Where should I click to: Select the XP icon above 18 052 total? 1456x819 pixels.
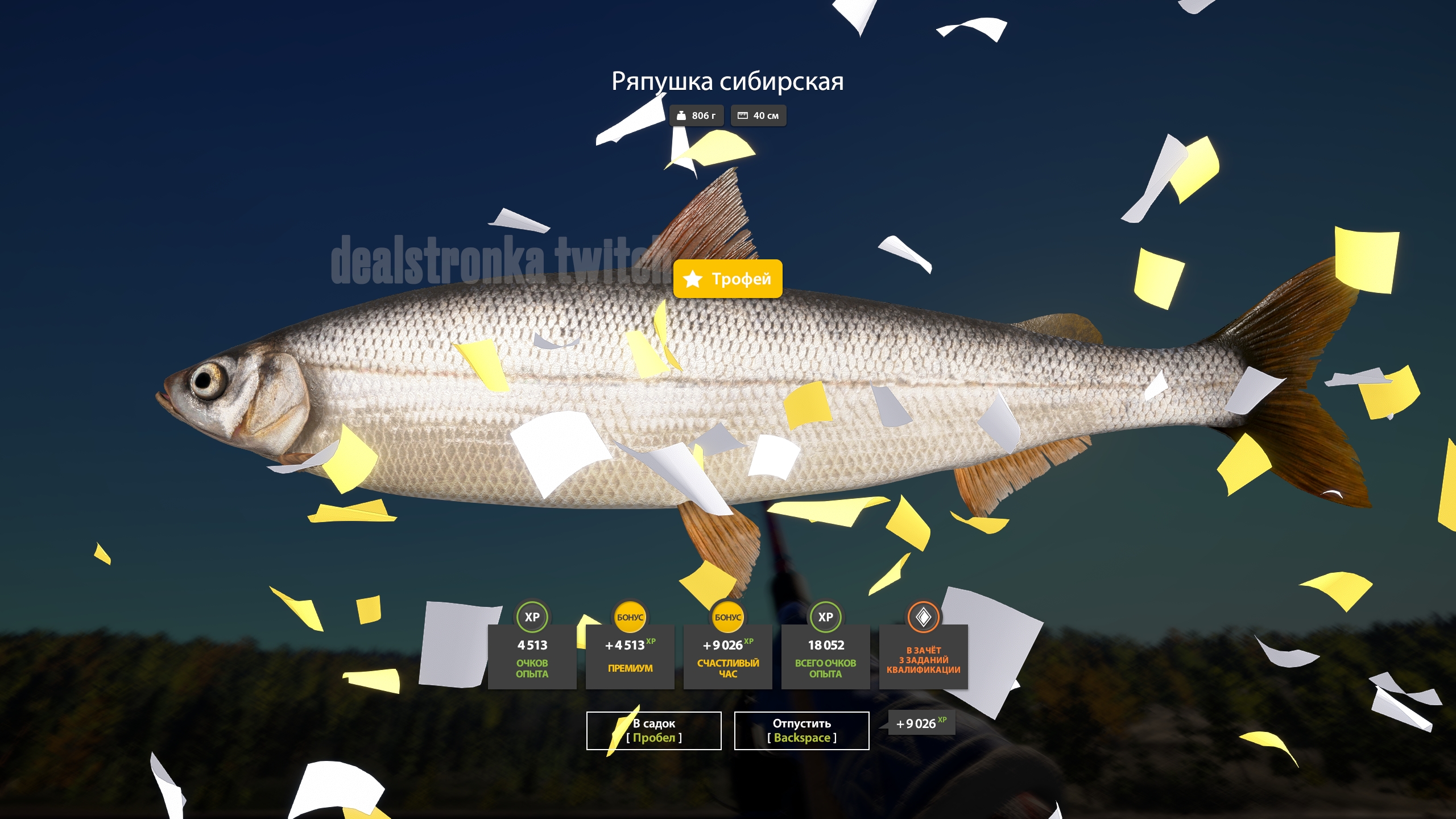click(826, 616)
